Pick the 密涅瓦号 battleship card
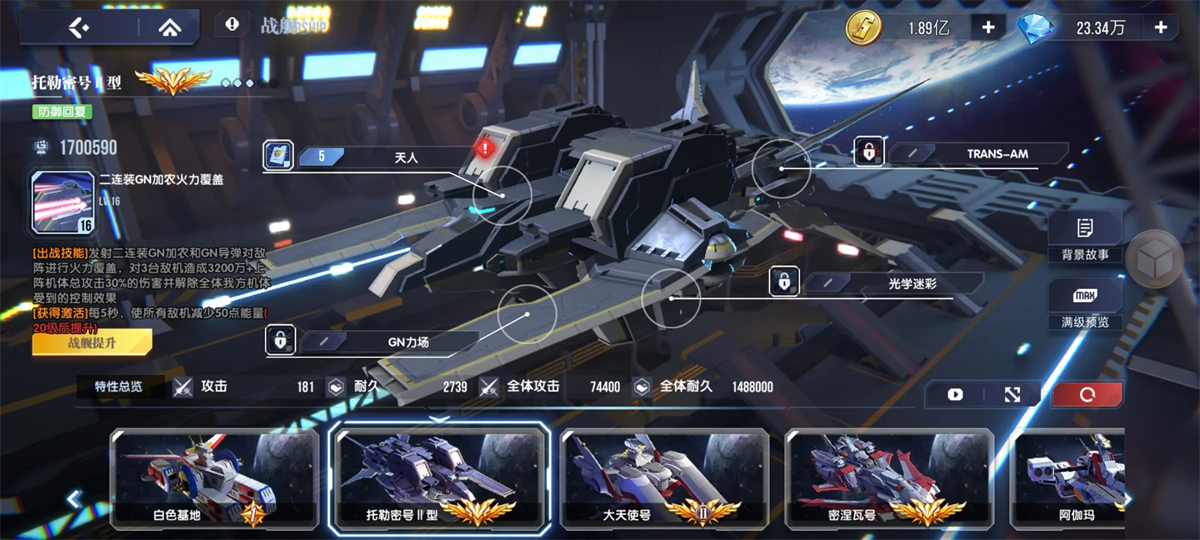This screenshot has height=540, width=1200. coord(889,480)
